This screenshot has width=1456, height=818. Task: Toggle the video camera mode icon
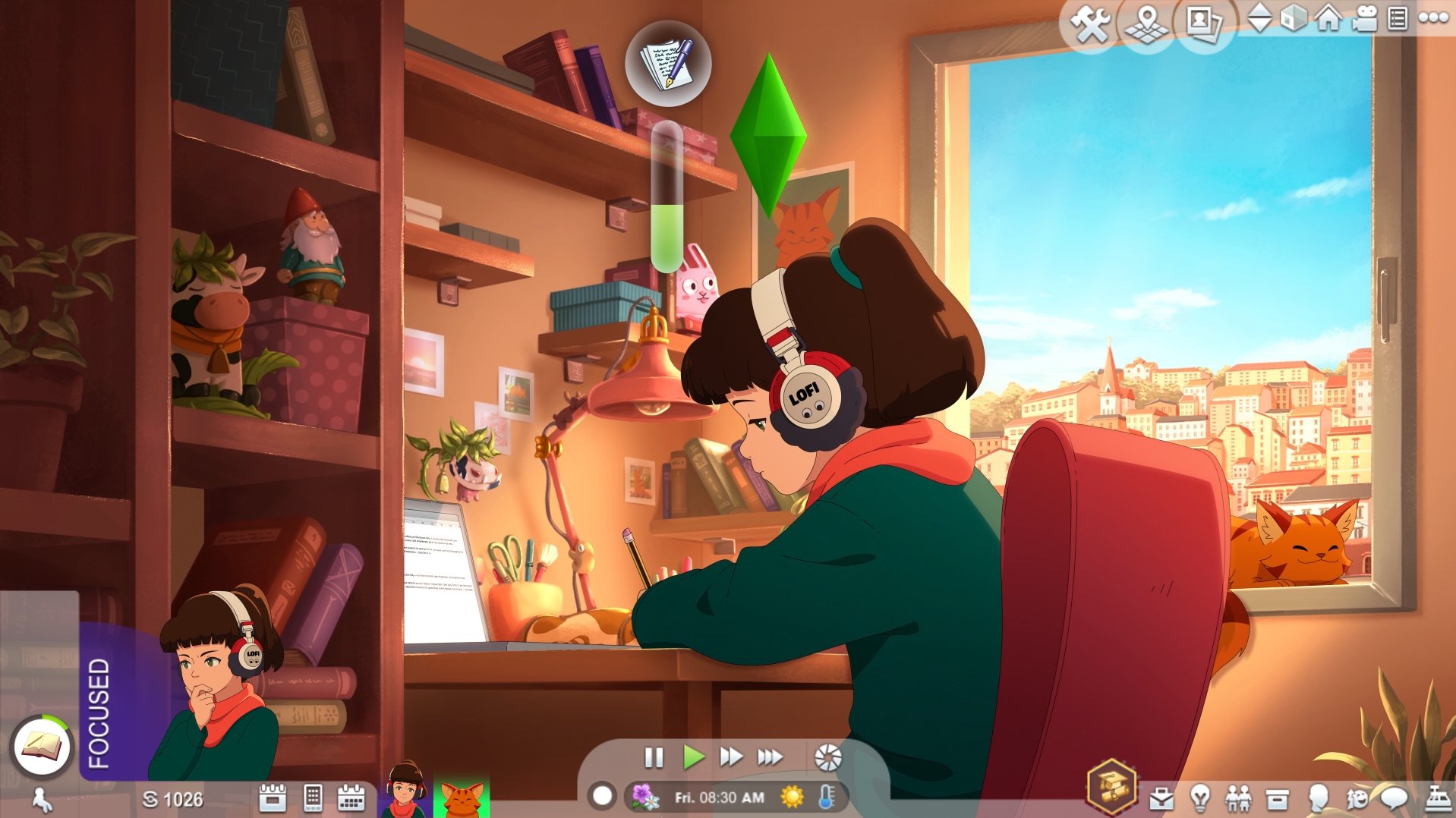1364,18
